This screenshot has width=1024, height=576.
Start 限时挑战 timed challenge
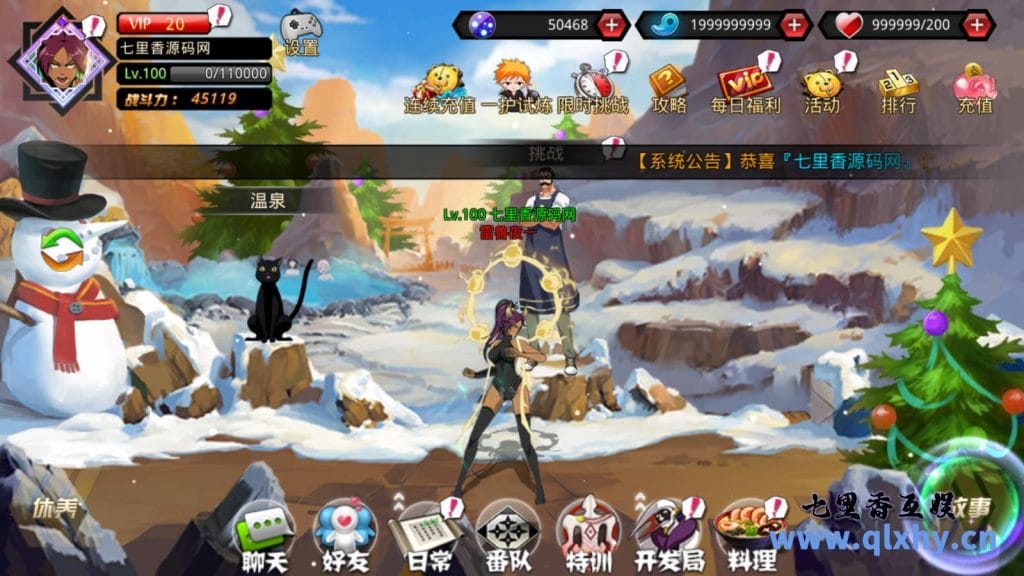point(593,87)
